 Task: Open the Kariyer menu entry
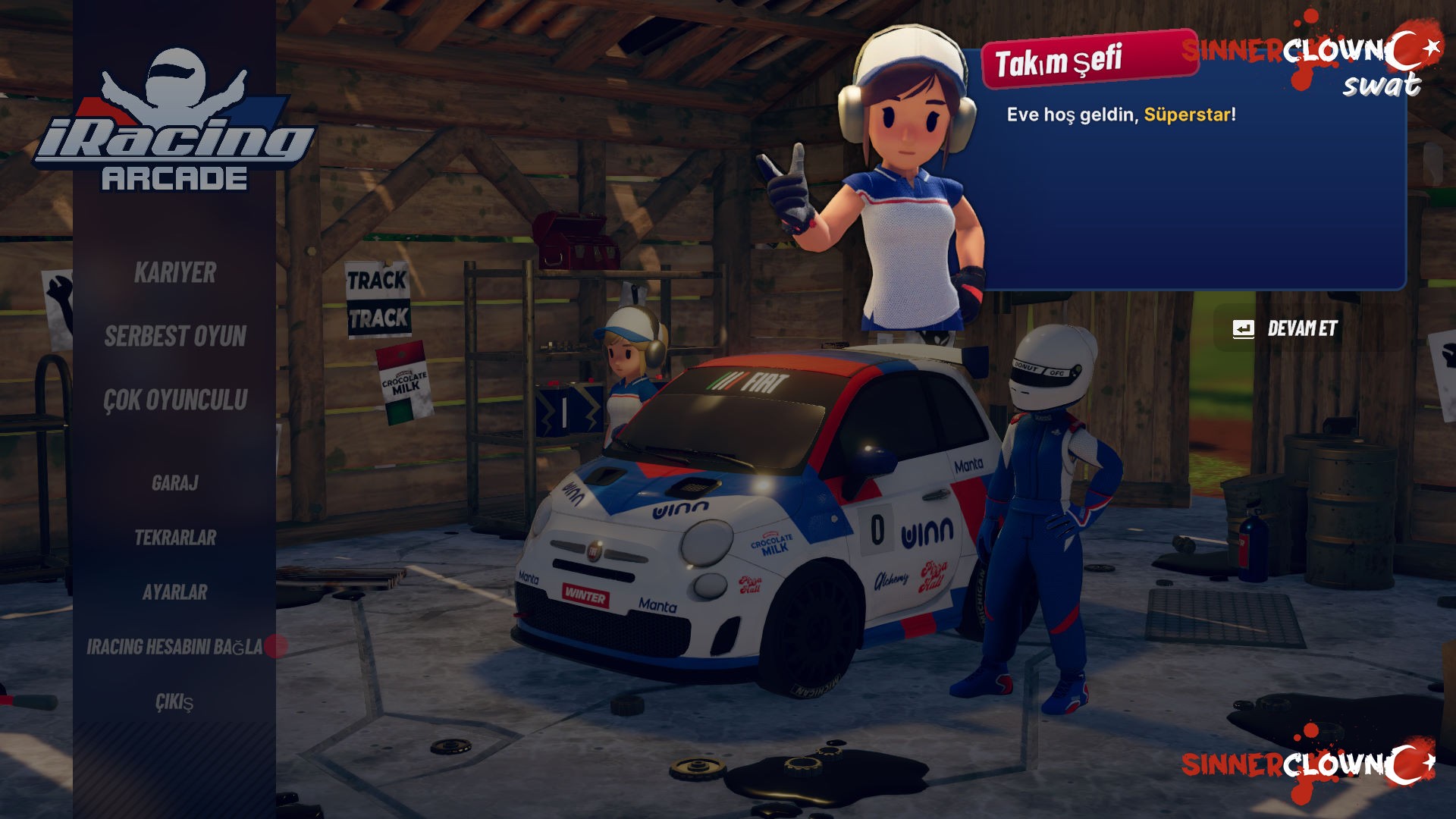[175, 273]
